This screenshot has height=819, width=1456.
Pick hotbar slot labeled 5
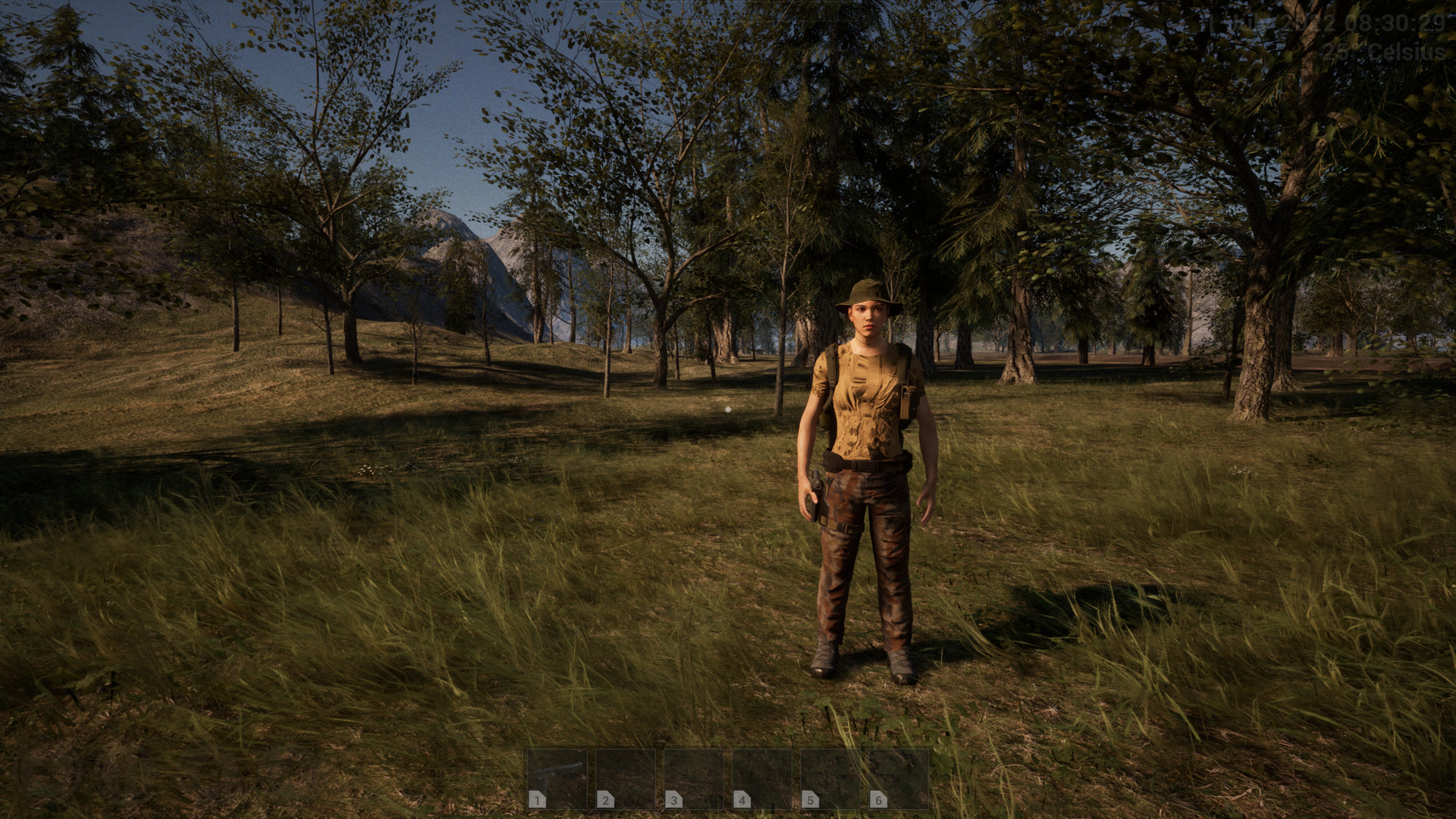(830, 779)
